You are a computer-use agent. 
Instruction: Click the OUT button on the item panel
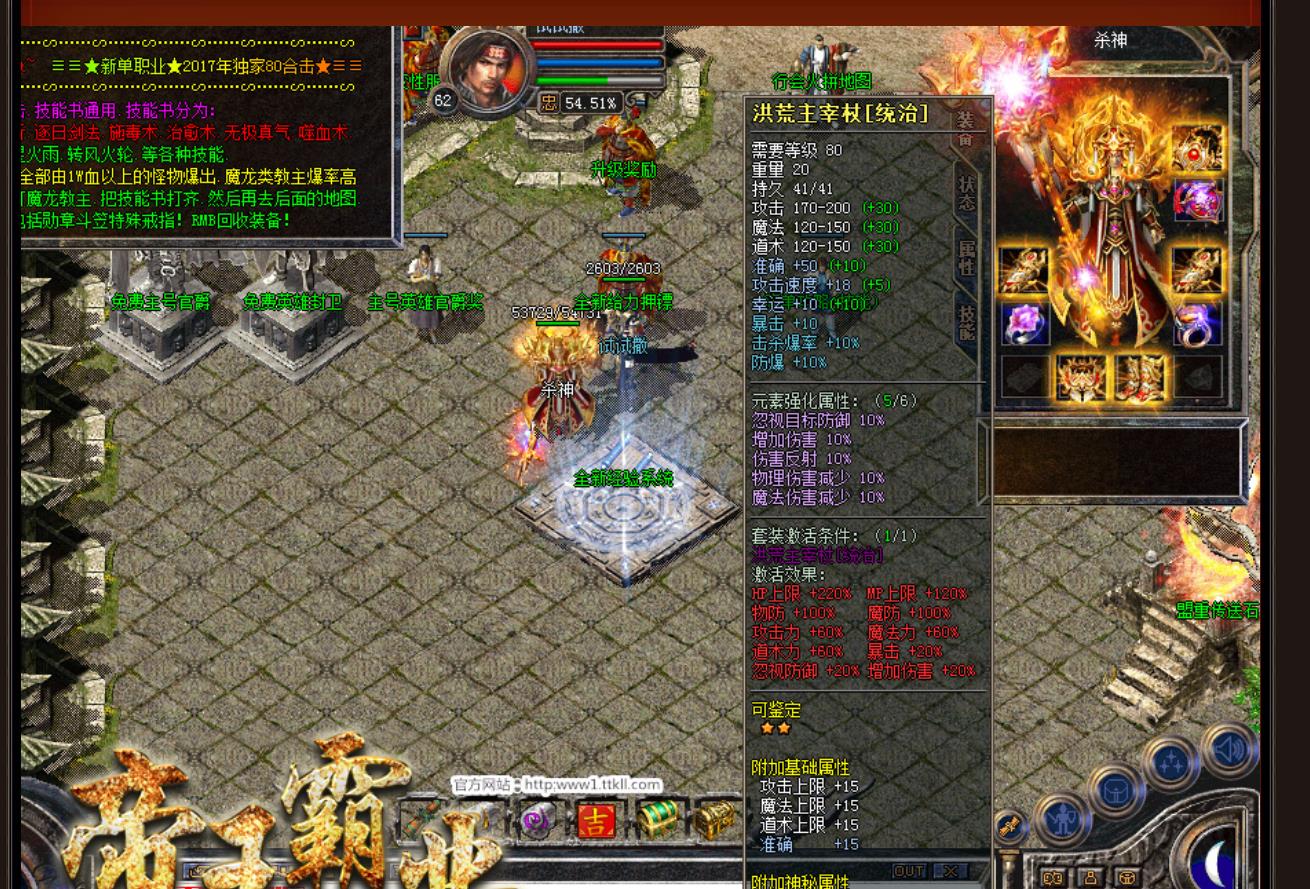(x=908, y=870)
